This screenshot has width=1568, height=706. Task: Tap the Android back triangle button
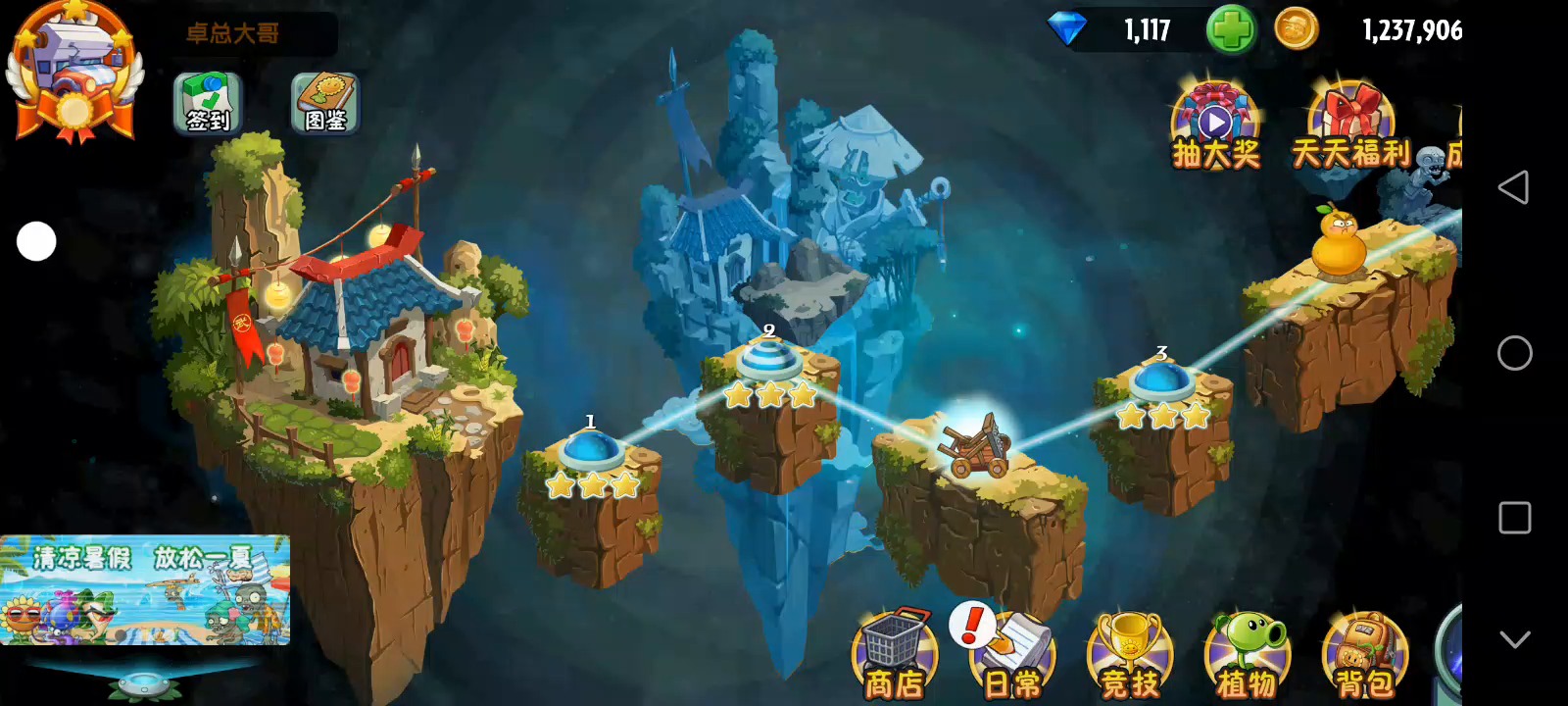pyautogui.click(x=1514, y=187)
